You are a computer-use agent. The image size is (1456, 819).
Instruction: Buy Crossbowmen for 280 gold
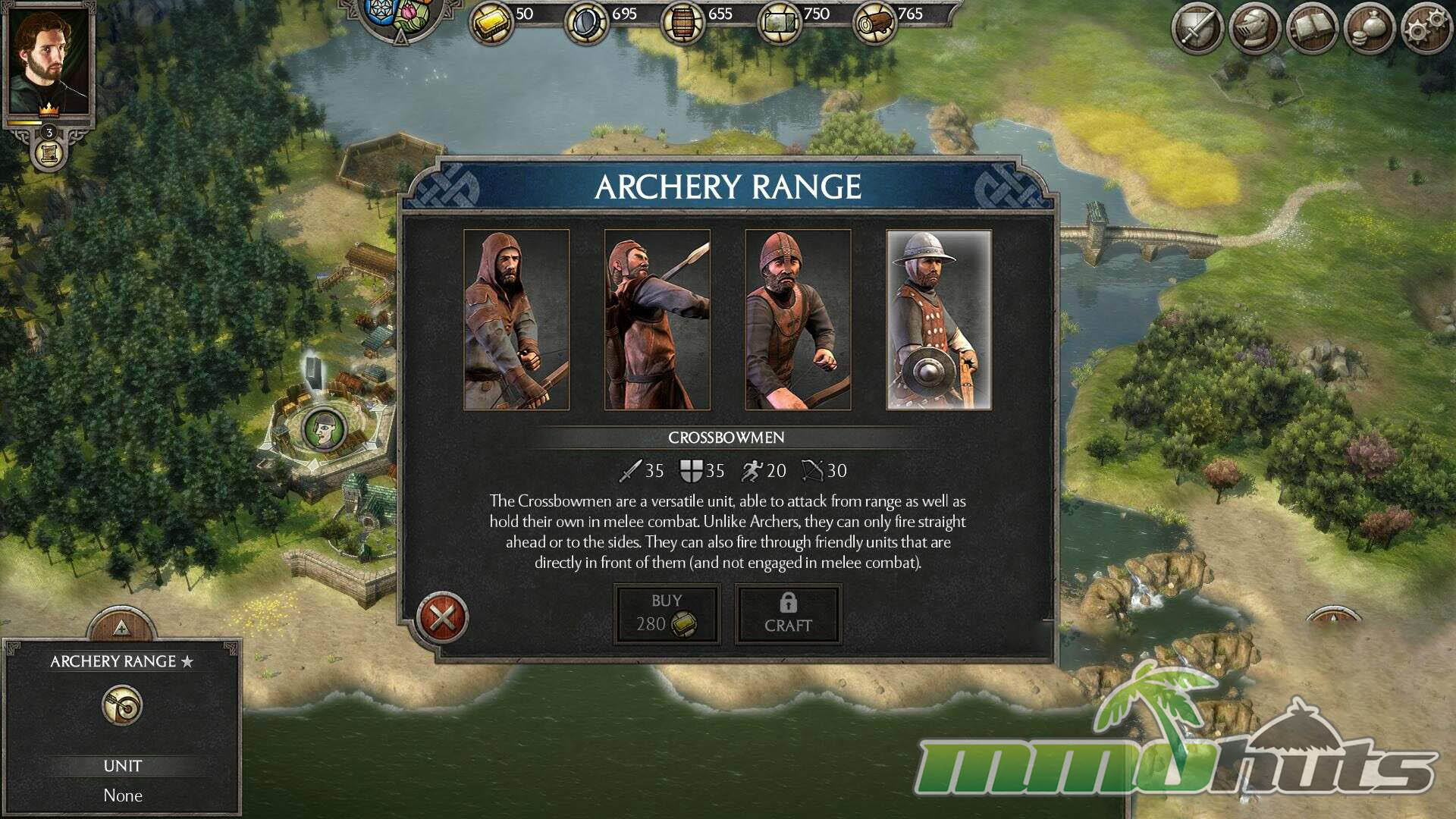point(667,614)
